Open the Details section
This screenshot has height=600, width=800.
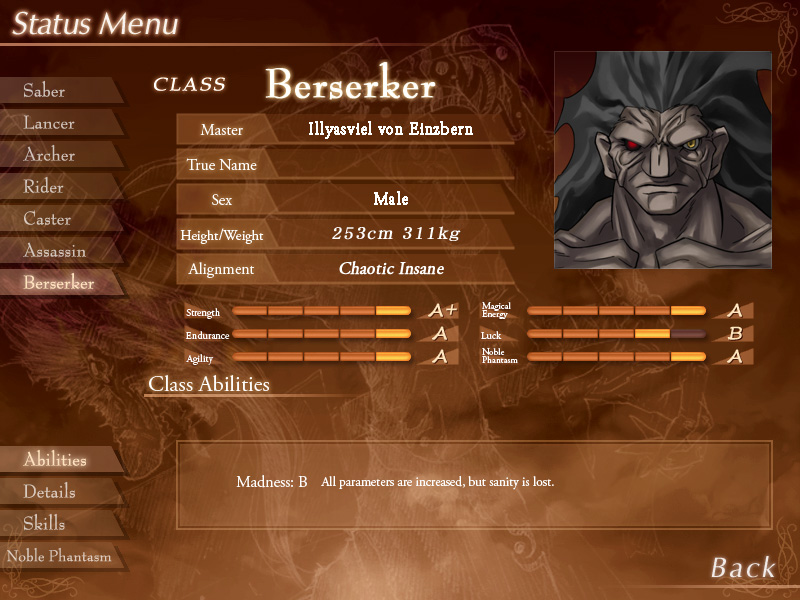[50, 492]
